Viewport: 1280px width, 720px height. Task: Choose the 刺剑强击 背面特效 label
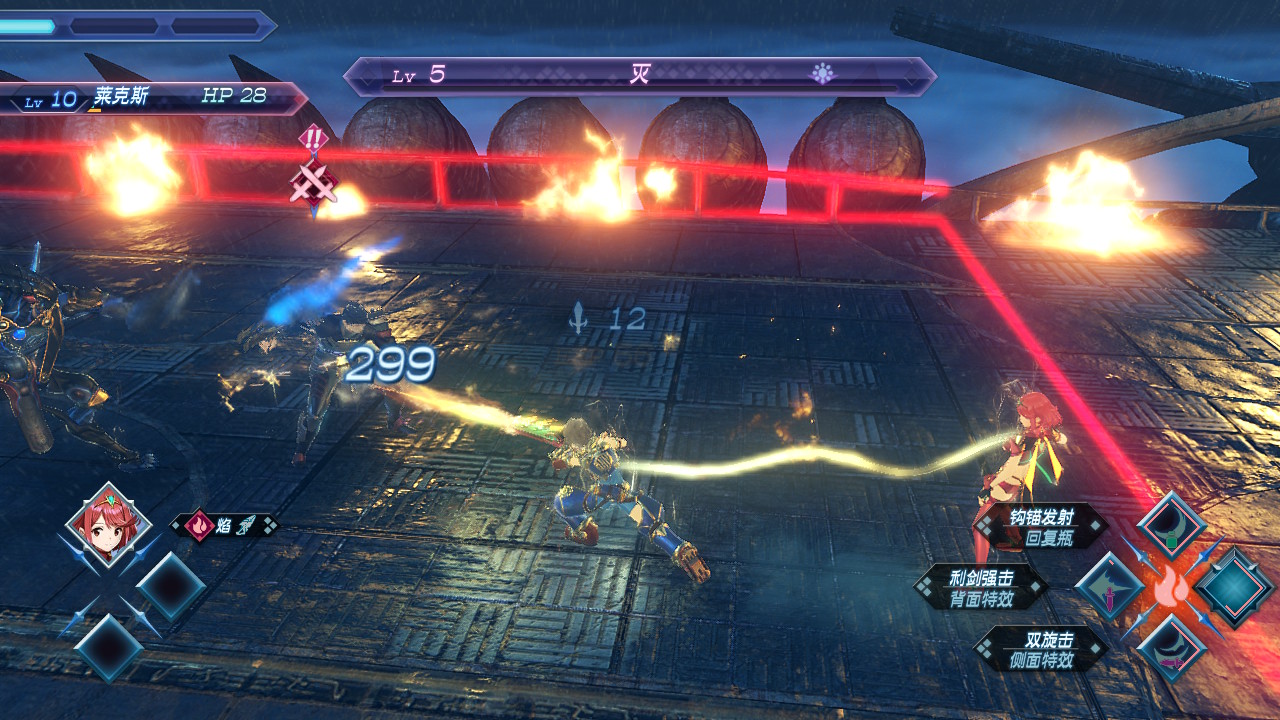(x=981, y=586)
